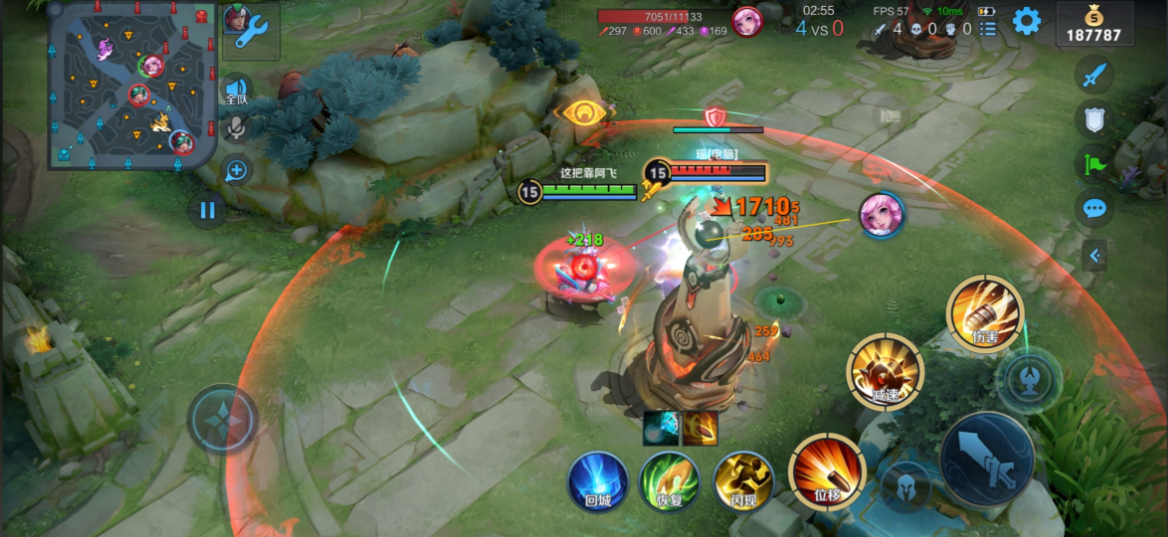Image resolution: width=1168 pixels, height=537 pixels.
Task: Open the minimap in the corner
Action: (132, 84)
